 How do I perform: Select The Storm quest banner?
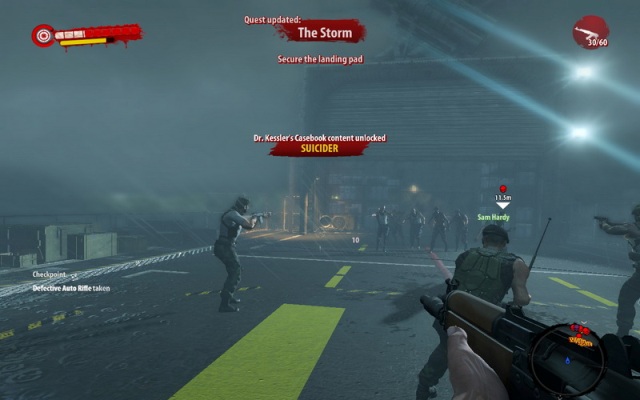(x=321, y=33)
